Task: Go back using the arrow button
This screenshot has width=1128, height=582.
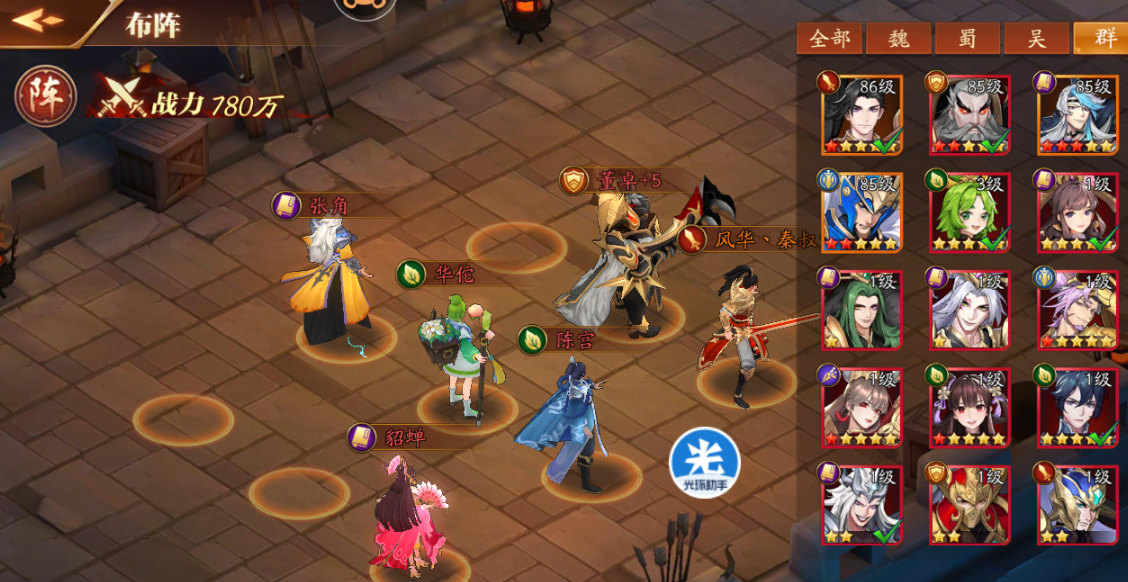Action: (x=38, y=20)
